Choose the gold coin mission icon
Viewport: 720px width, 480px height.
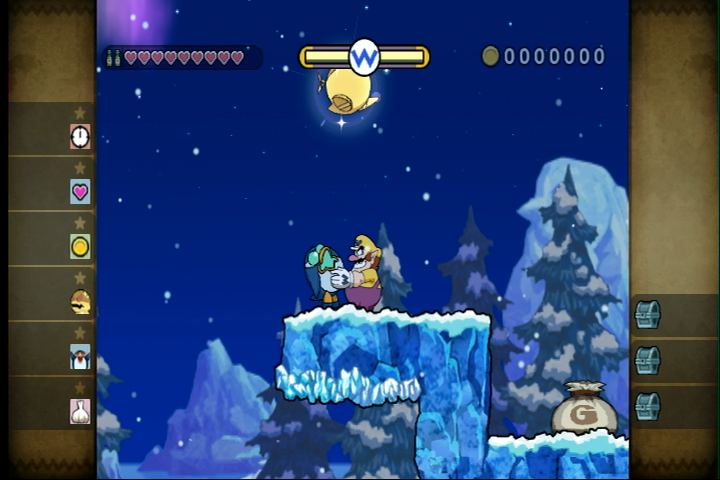[x=80, y=246]
